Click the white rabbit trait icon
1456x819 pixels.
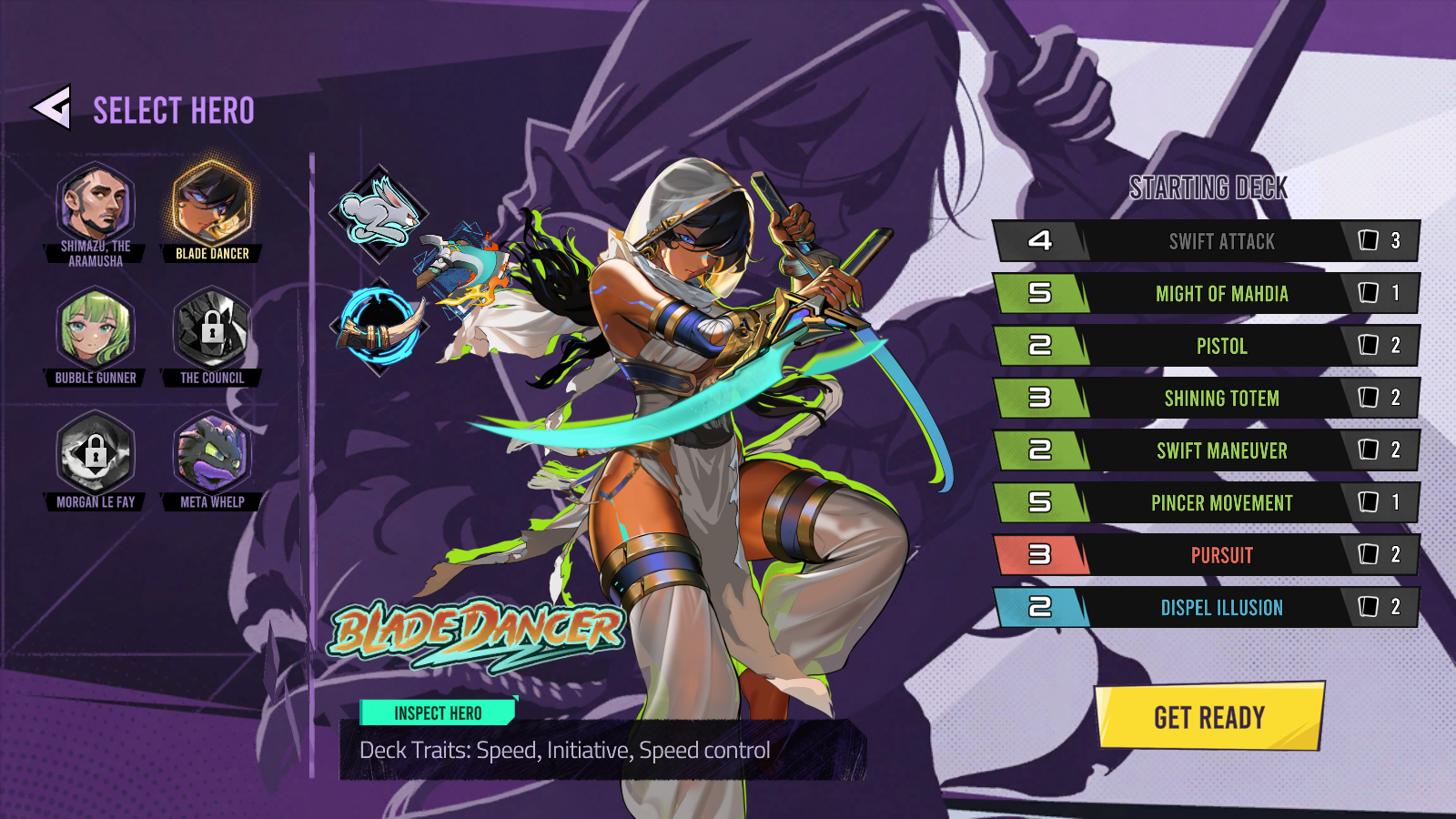379,215
